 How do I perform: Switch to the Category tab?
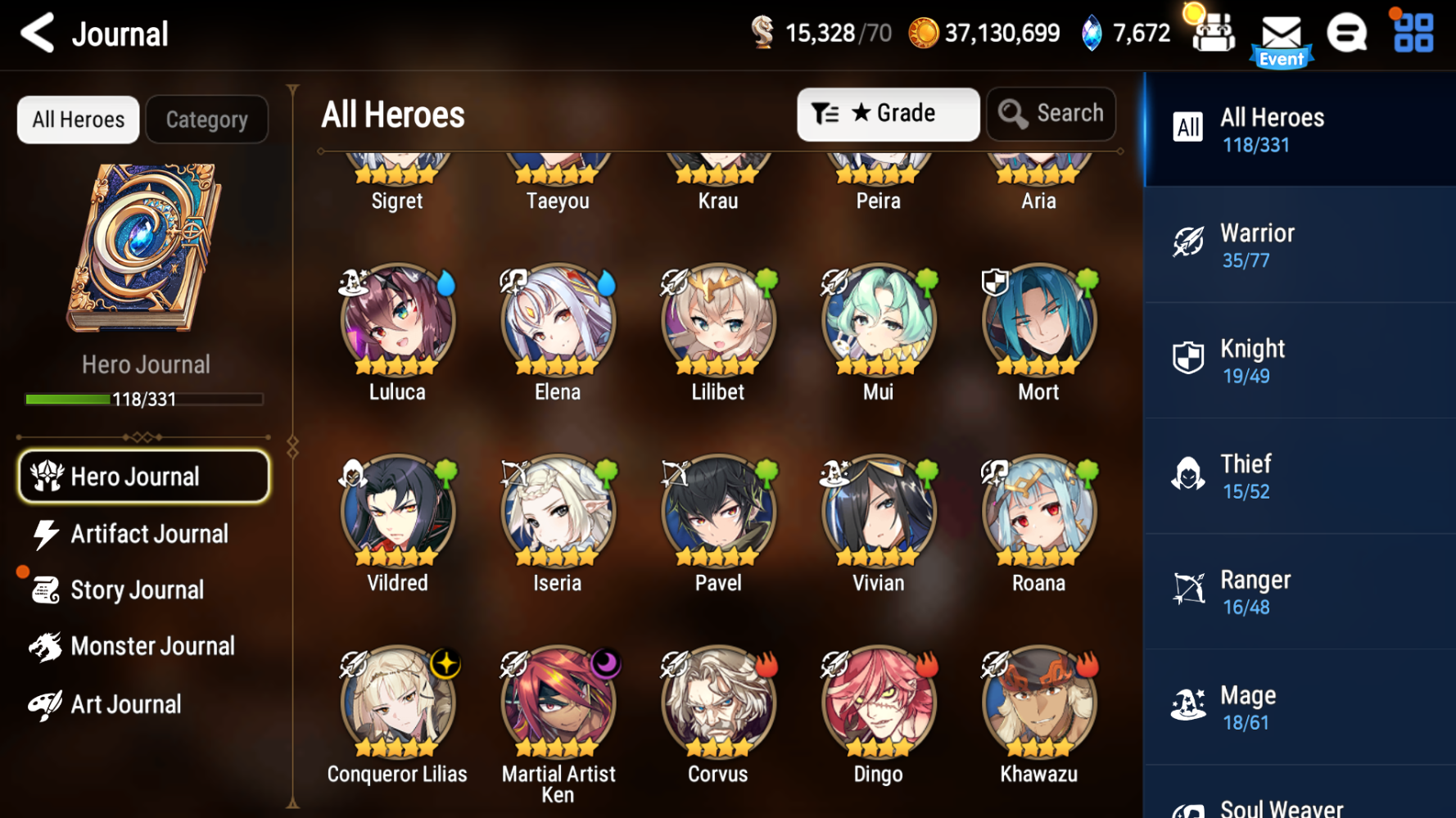[206, 119]
